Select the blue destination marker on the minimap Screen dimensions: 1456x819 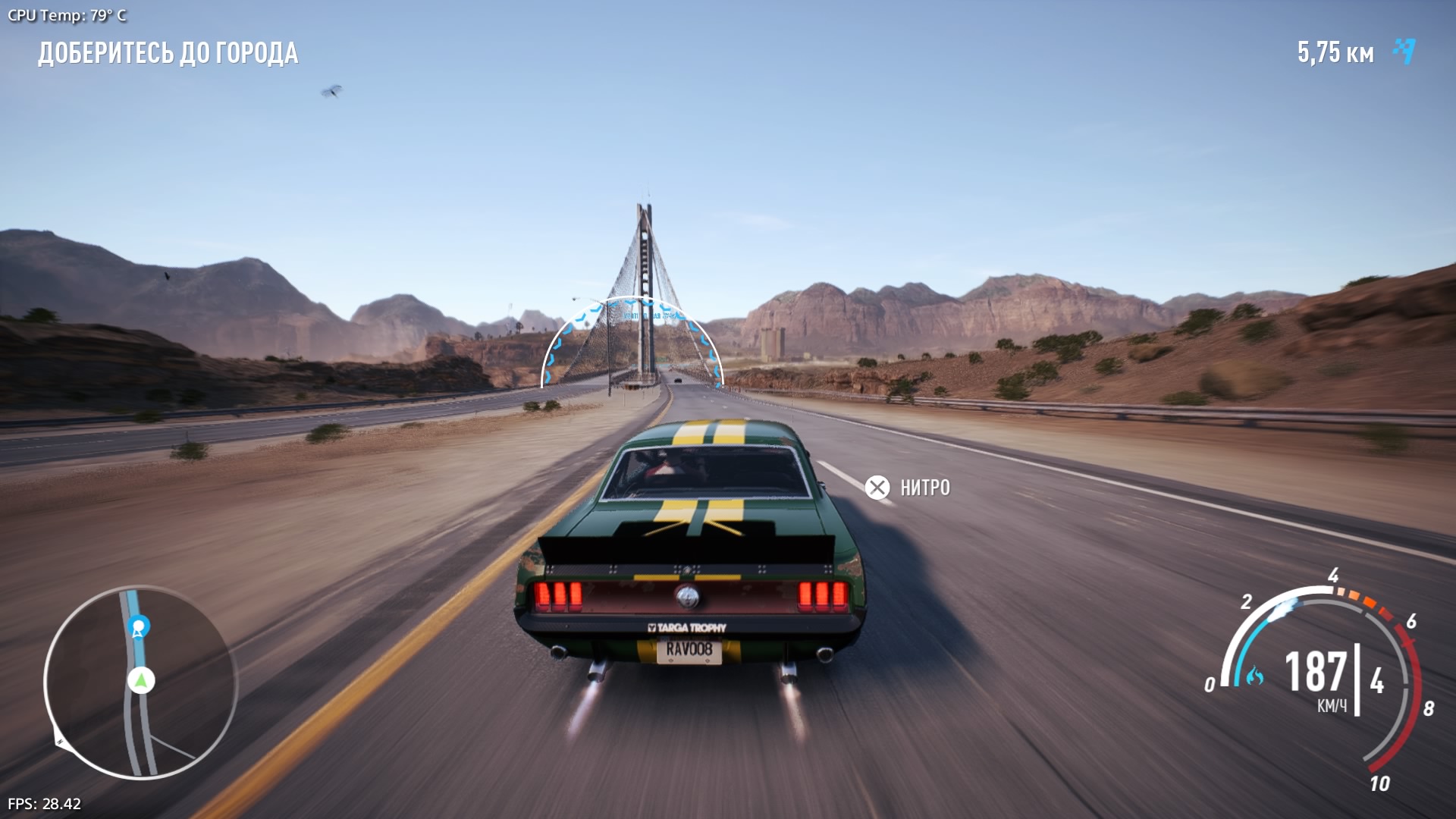(x=139, y=626)
